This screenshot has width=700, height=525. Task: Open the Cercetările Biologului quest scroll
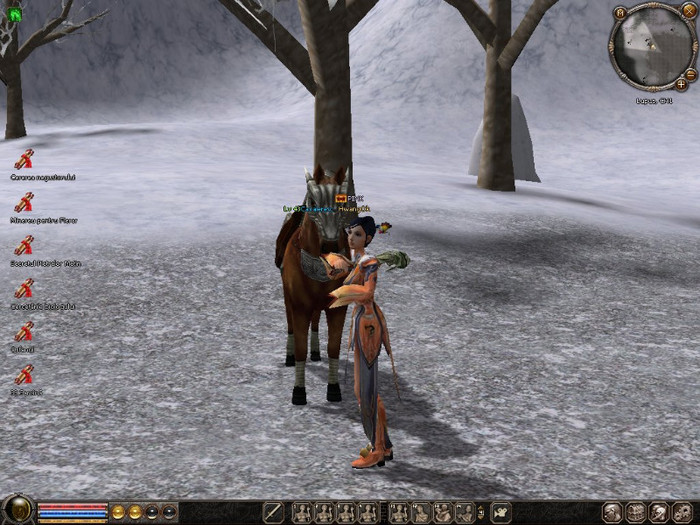click(24, 289)
